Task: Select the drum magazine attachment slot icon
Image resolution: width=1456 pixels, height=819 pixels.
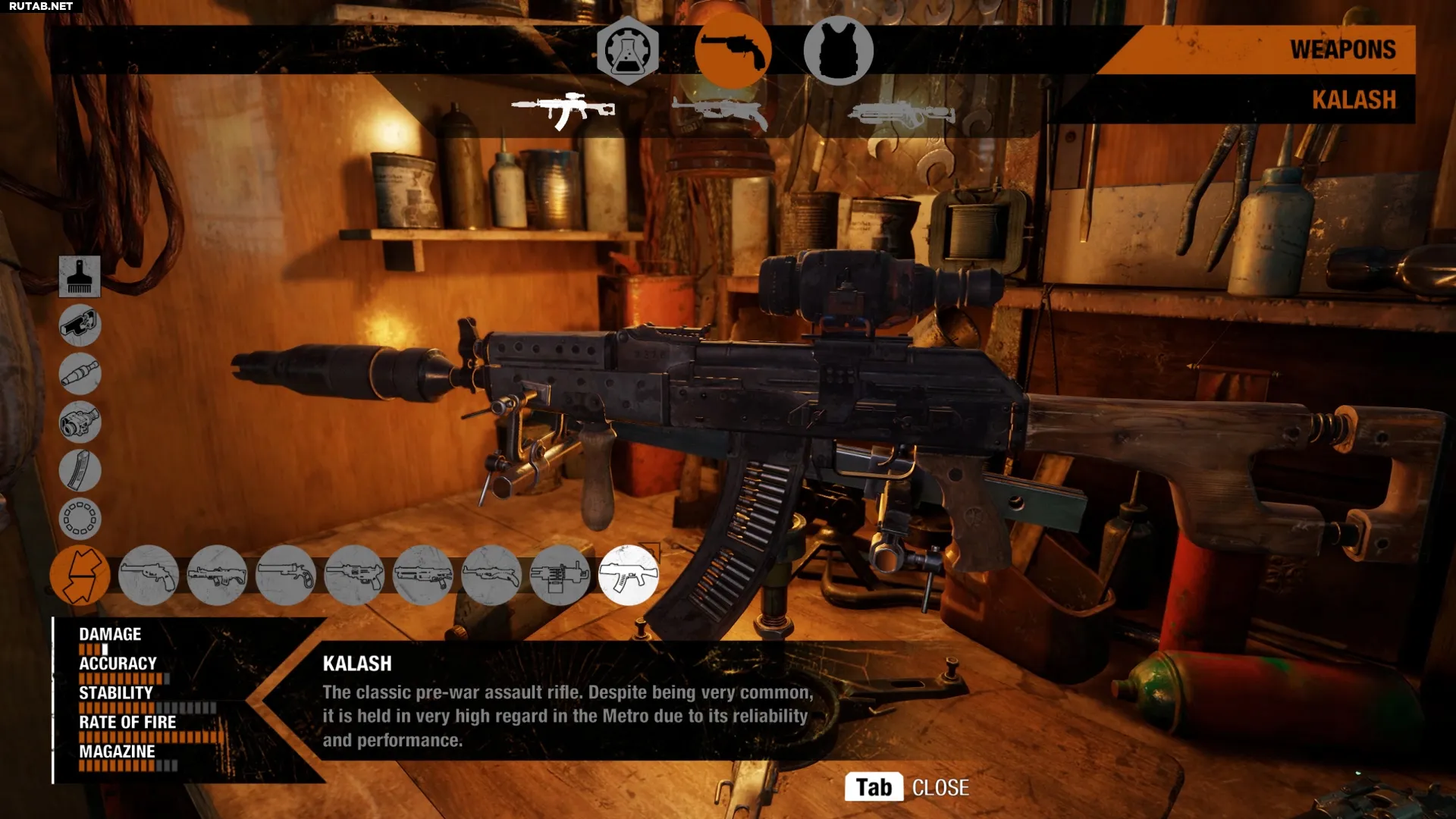Action: point(80,519)
